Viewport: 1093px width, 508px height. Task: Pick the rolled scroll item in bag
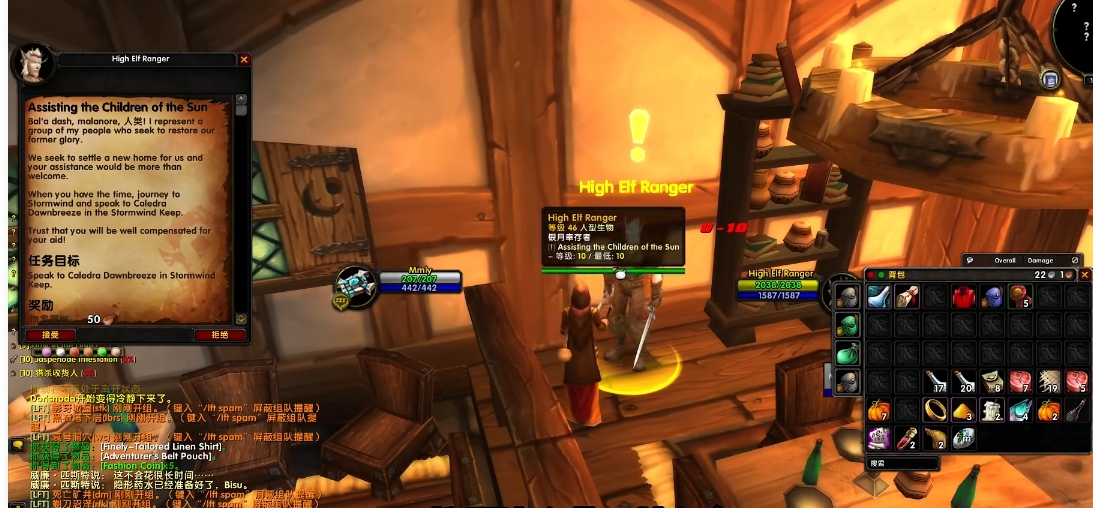click(x=908, y=296)
